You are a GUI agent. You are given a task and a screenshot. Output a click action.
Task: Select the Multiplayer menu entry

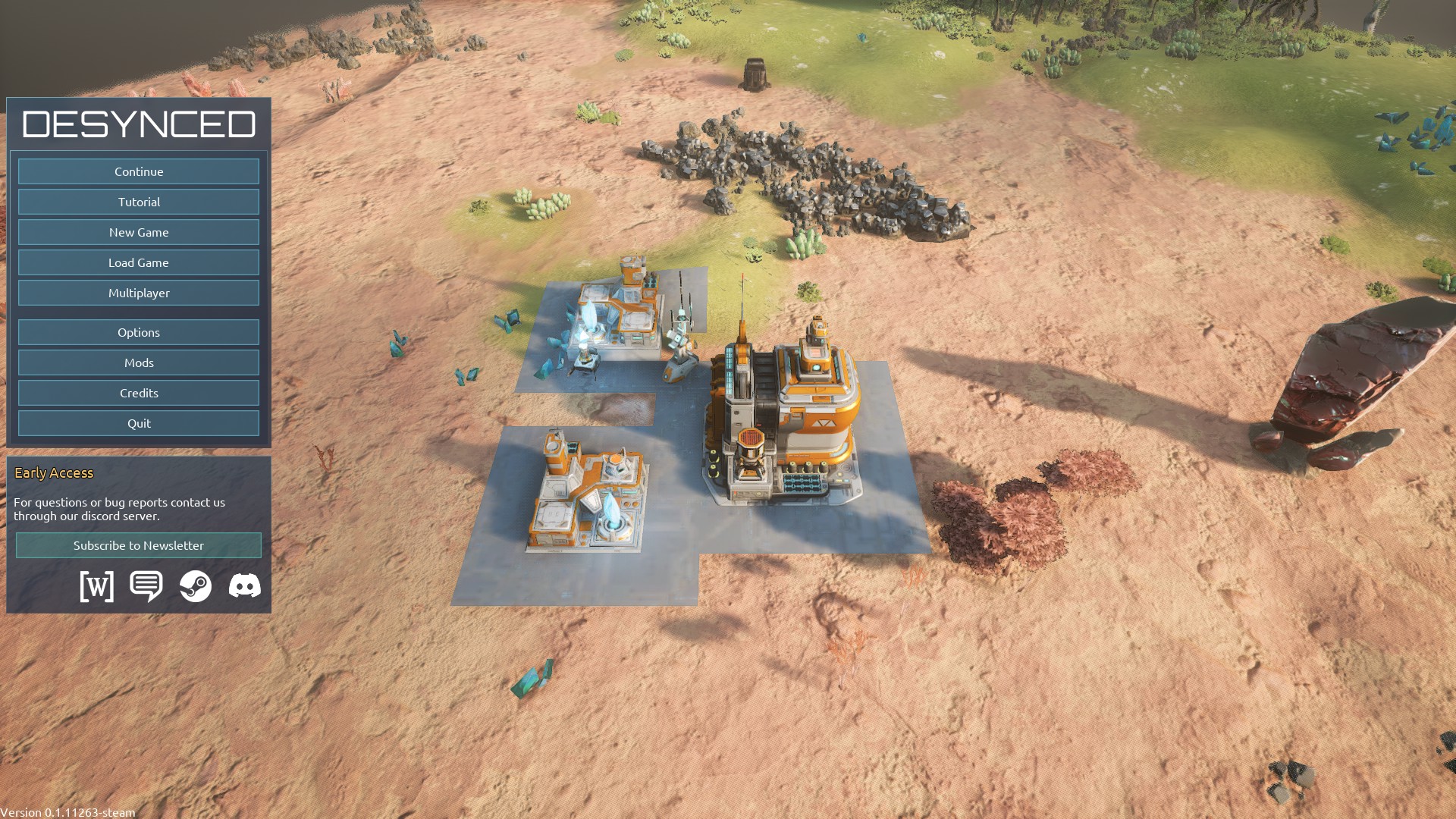[x=139, y=293]
